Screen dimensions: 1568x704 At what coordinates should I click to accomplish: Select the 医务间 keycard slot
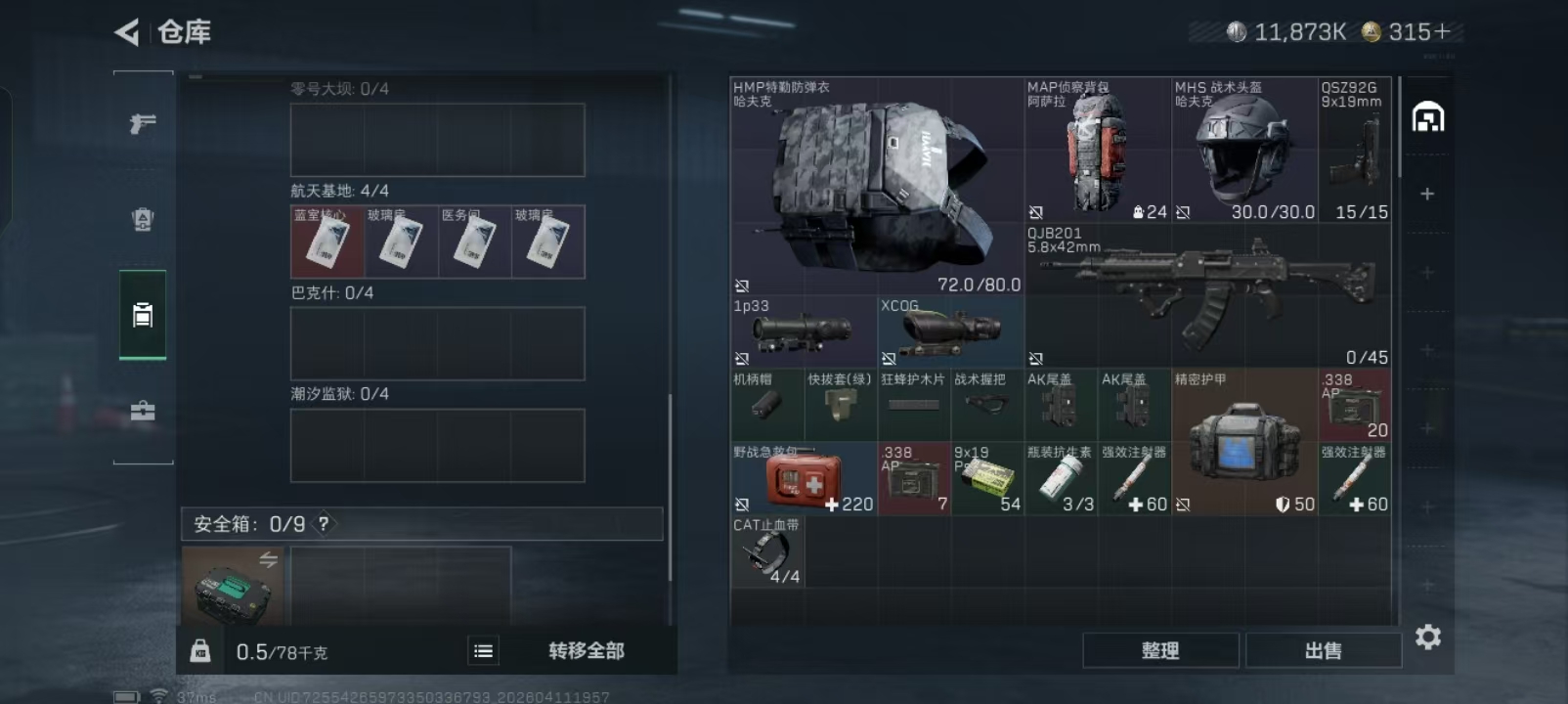coord(474,242)
